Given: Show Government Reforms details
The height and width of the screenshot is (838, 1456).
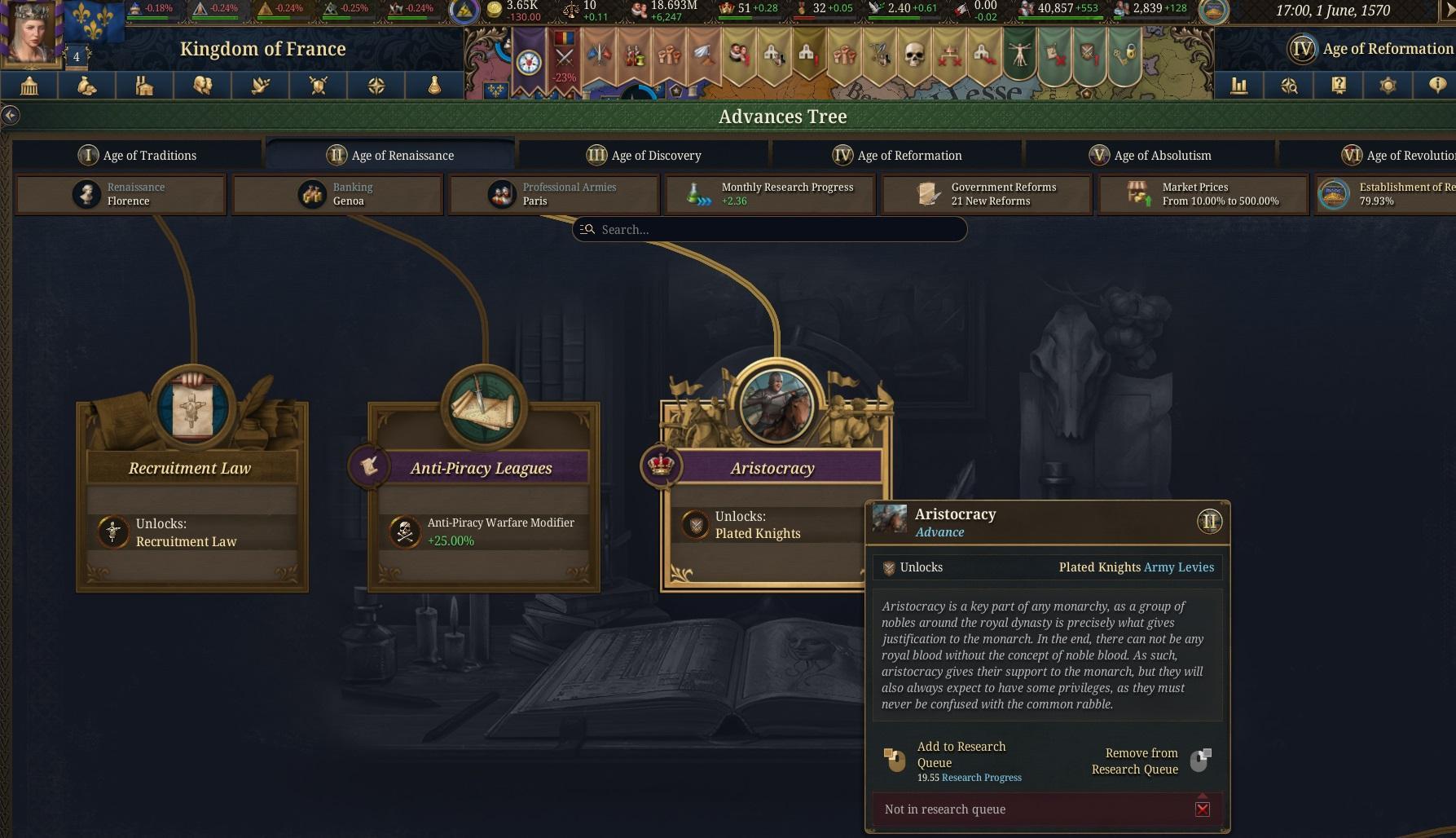Looking at the screenshot, I should pyautogui.click(x=987, y=194).
